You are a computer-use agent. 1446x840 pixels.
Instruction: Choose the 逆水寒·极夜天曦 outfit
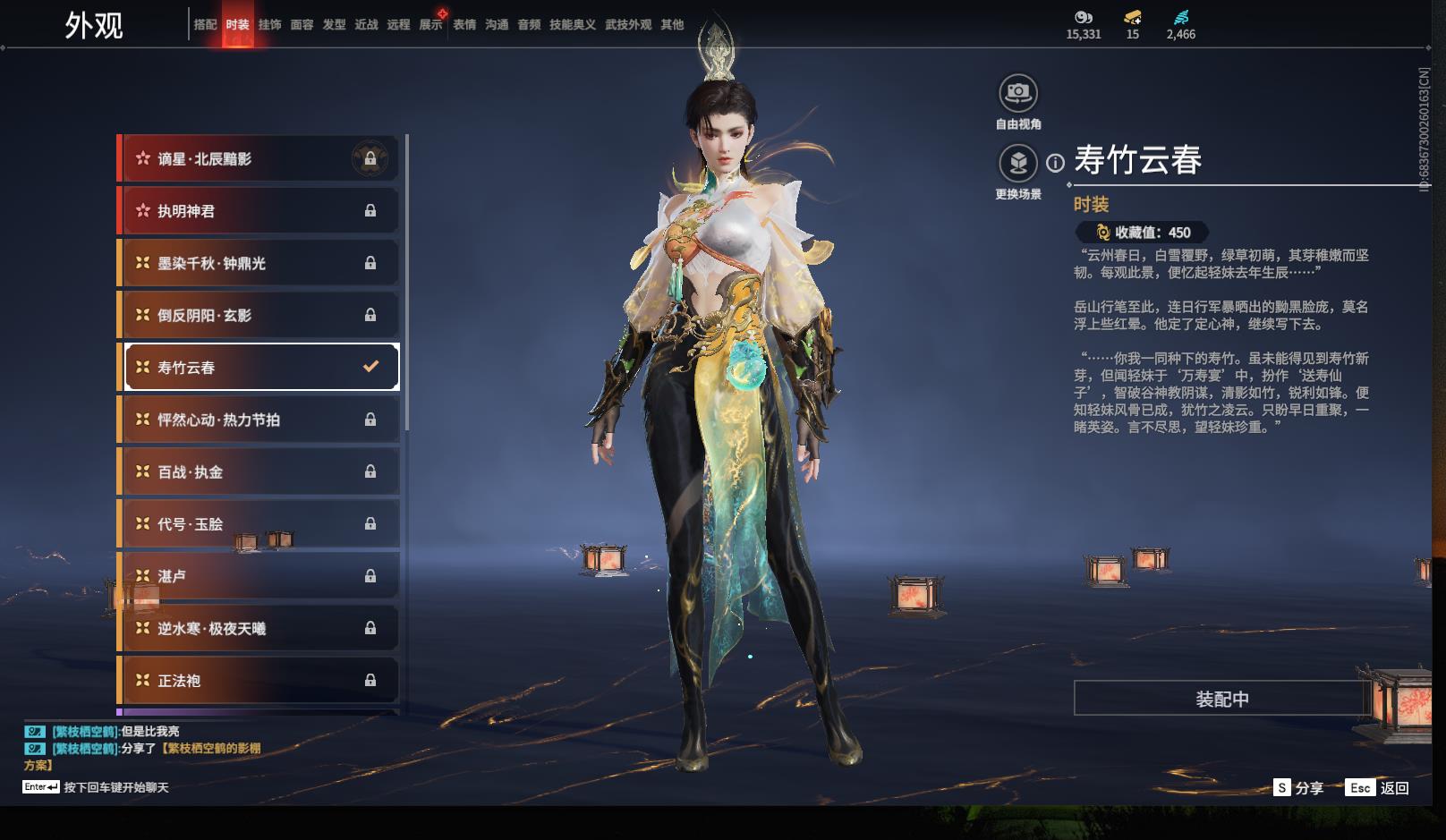259,628
